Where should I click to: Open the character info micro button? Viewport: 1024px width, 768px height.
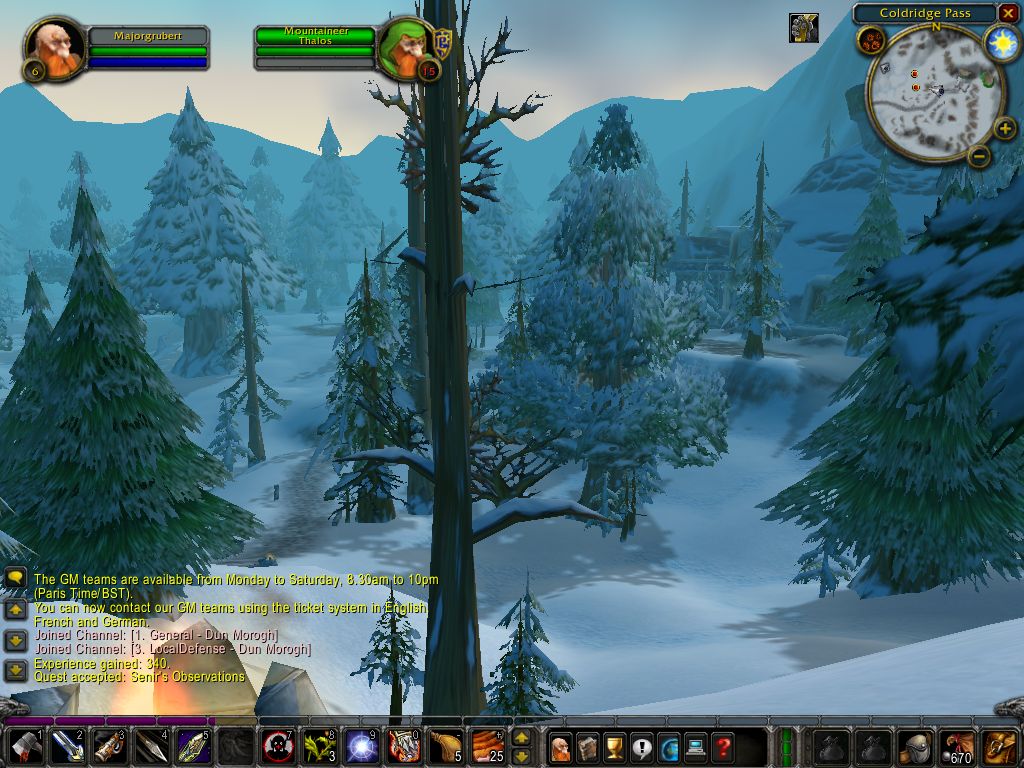561,747
